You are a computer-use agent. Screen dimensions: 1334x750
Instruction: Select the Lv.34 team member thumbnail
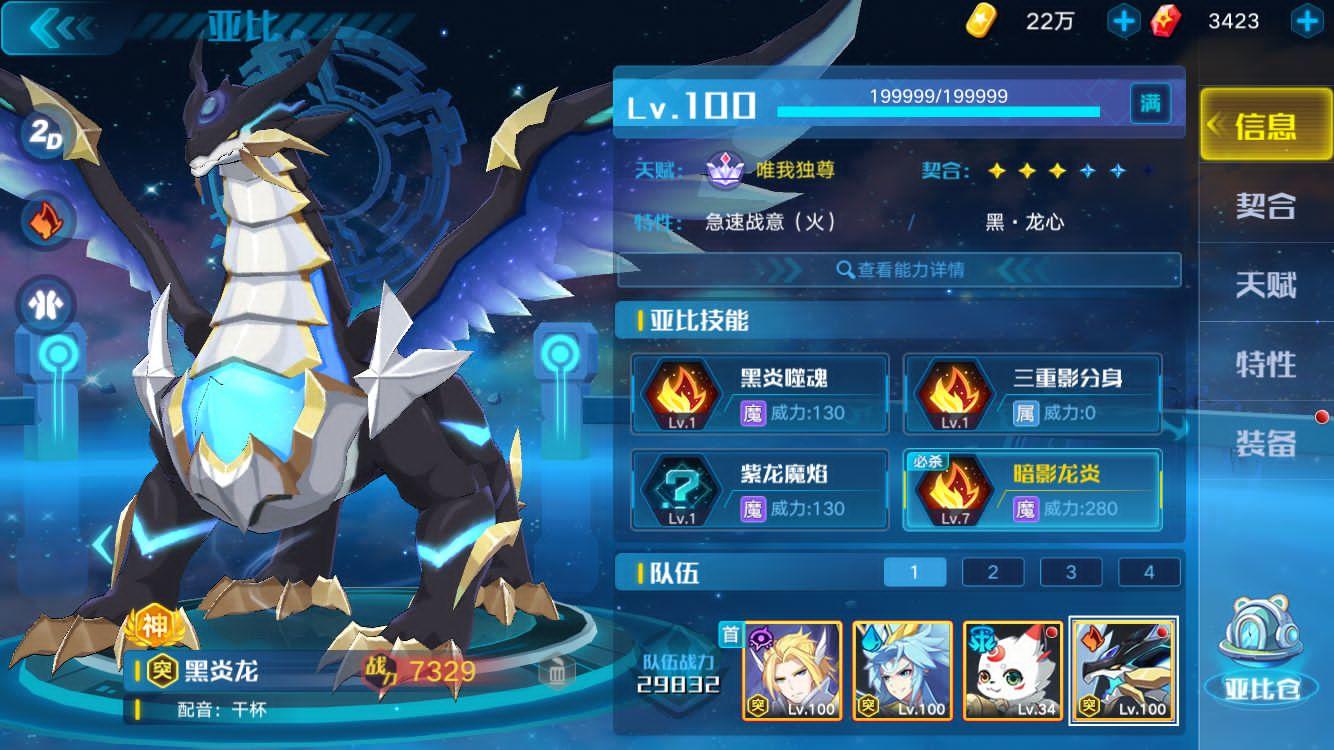[1012, 672]
